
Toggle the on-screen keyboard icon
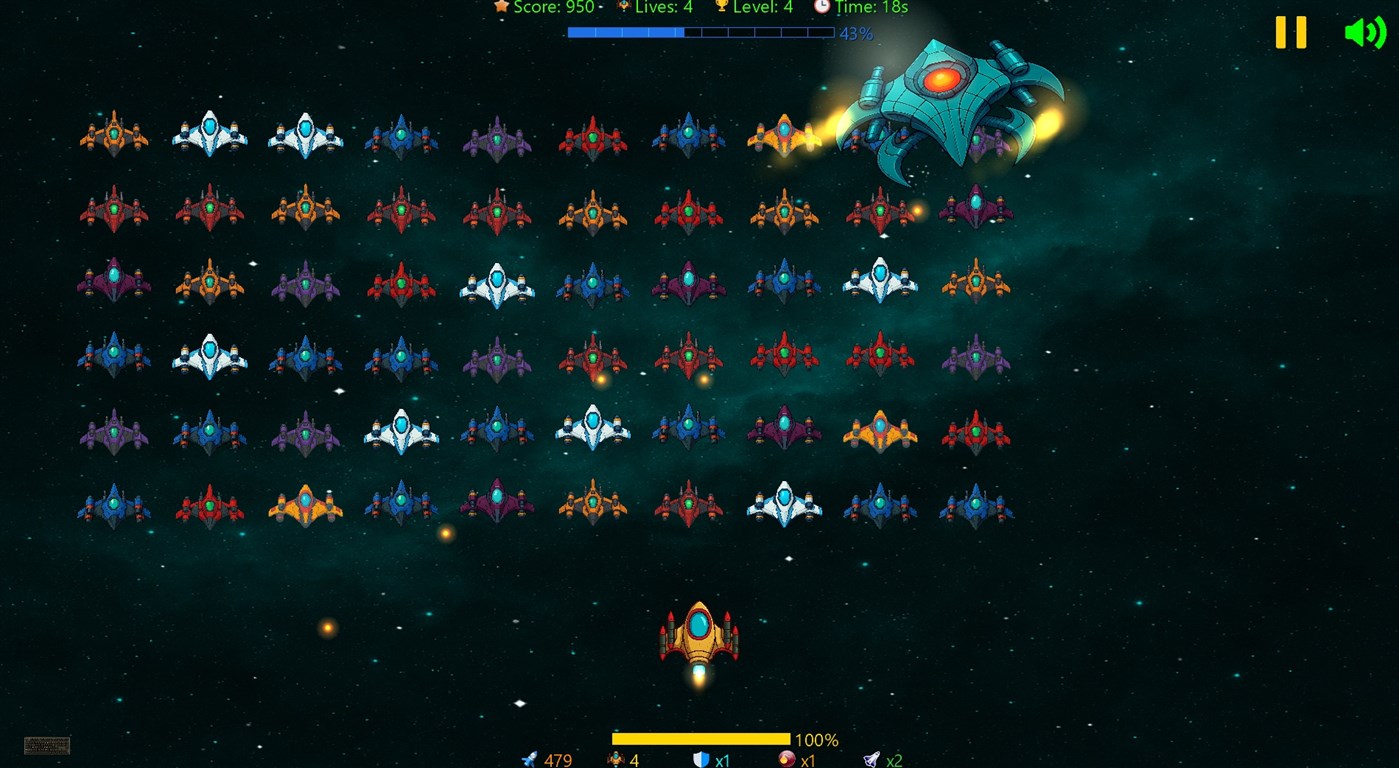pos(45,745)
